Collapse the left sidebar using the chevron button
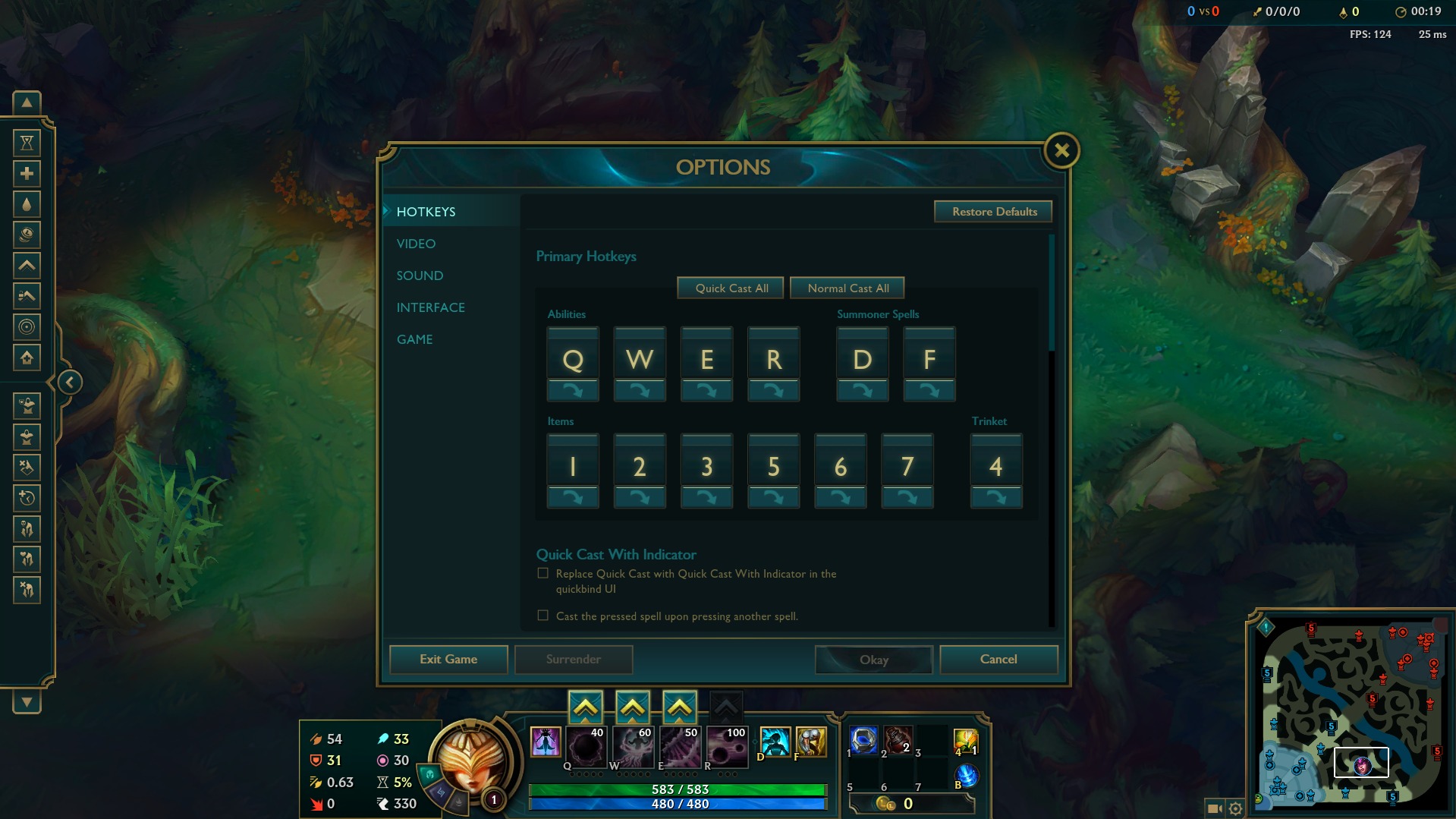 tap(69, 382)
